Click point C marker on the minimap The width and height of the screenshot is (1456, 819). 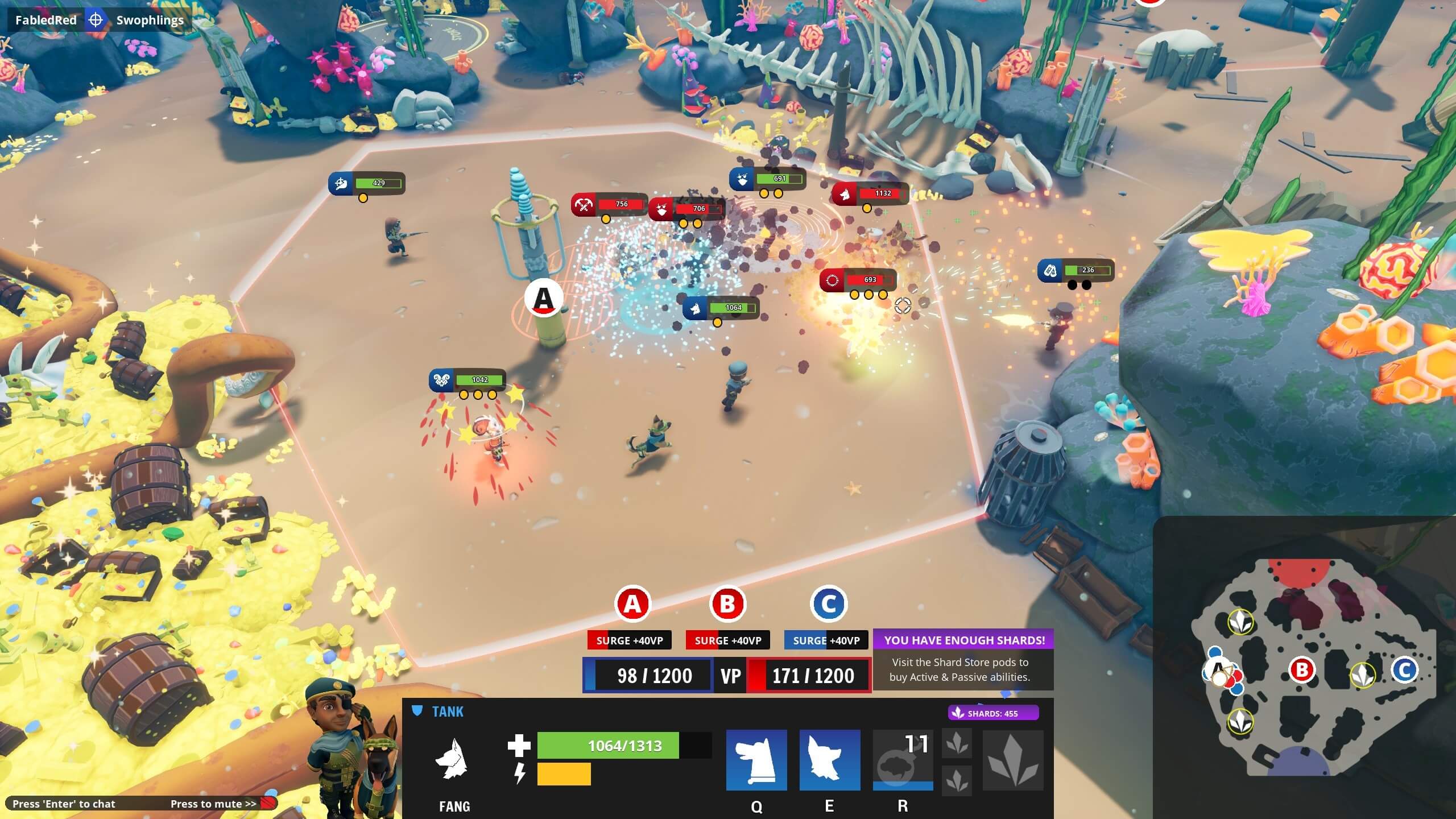(x=1404, y=669)
